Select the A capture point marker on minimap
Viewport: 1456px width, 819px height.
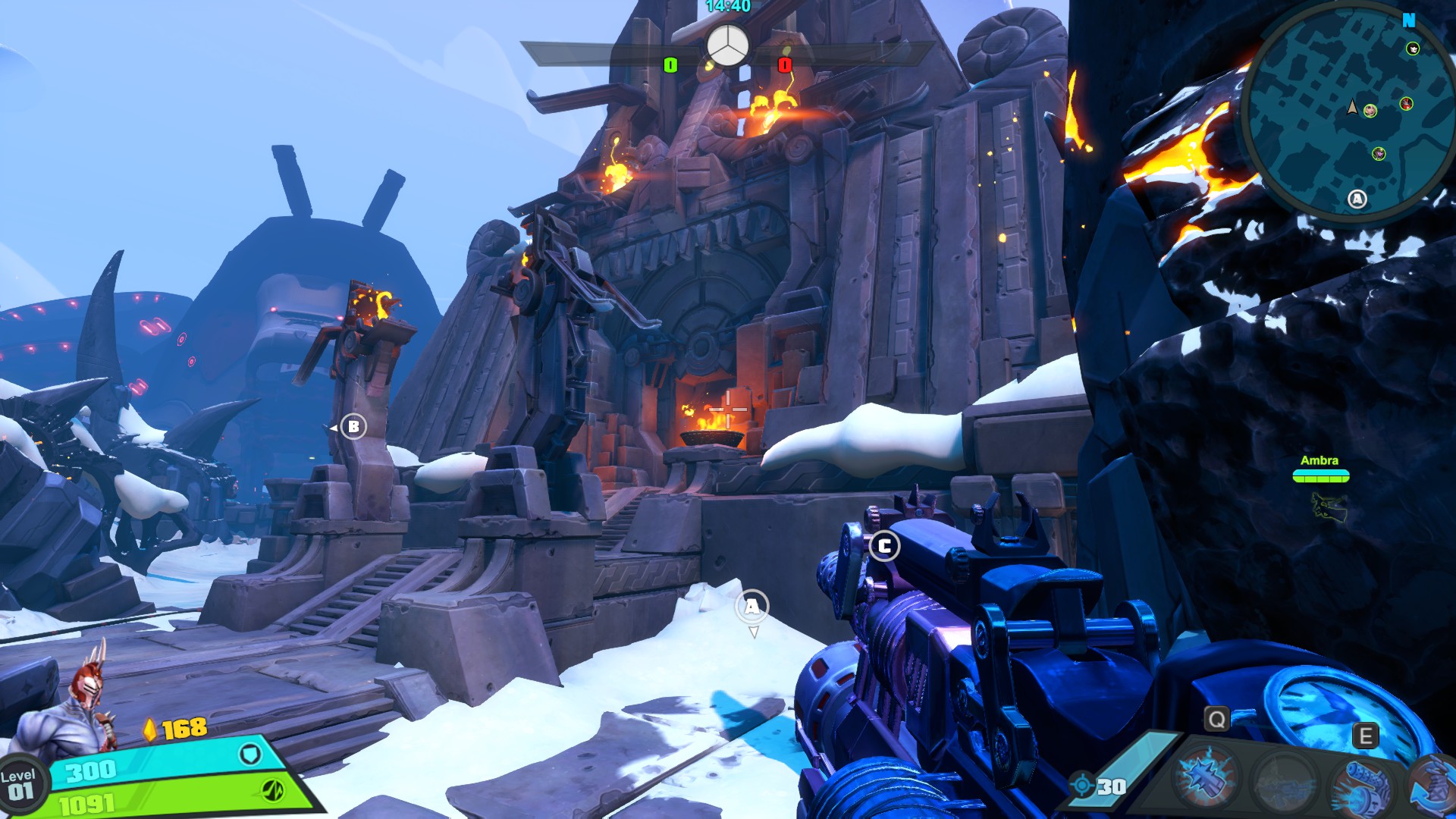(x=1357, y=199)
